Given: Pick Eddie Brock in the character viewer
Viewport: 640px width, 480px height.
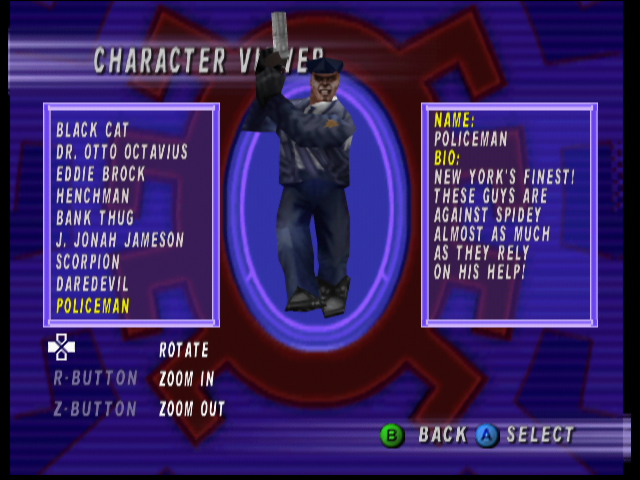Looking at the screenshot, I should [101, 174].
